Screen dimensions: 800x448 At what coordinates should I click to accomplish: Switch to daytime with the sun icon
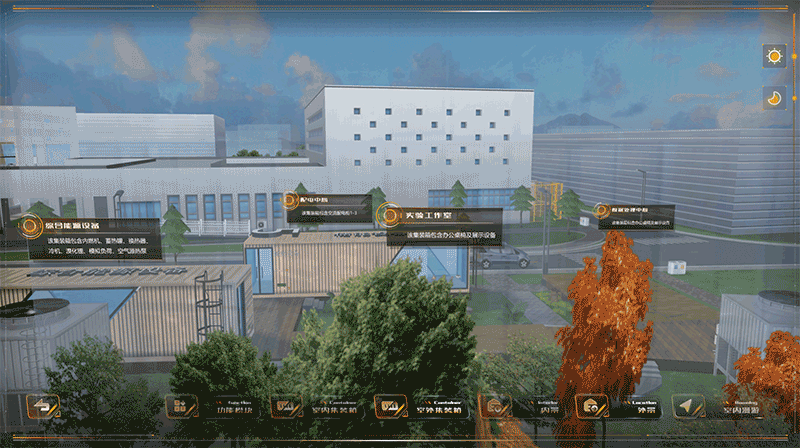click(773, 56)
